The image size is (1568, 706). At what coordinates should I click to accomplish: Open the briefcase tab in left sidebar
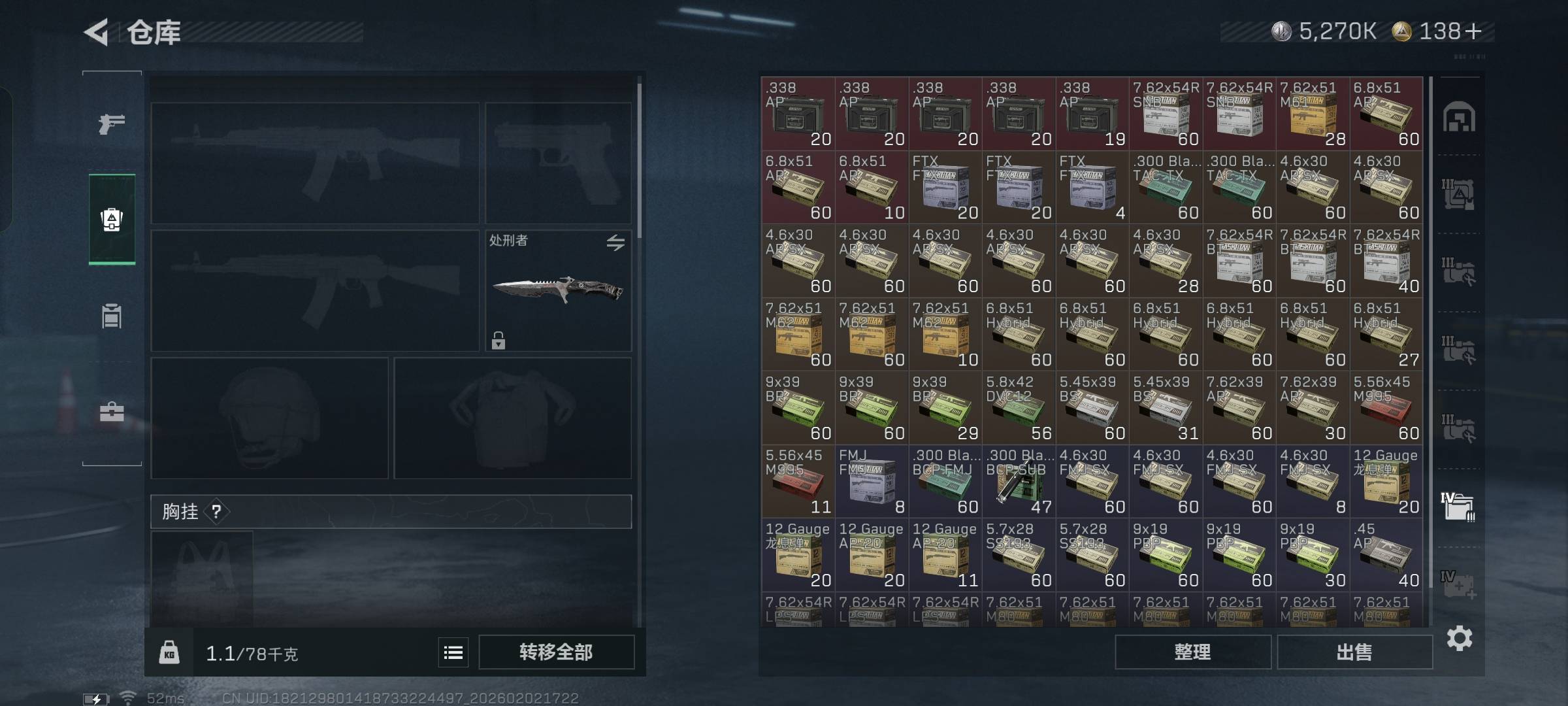[112, 412]
